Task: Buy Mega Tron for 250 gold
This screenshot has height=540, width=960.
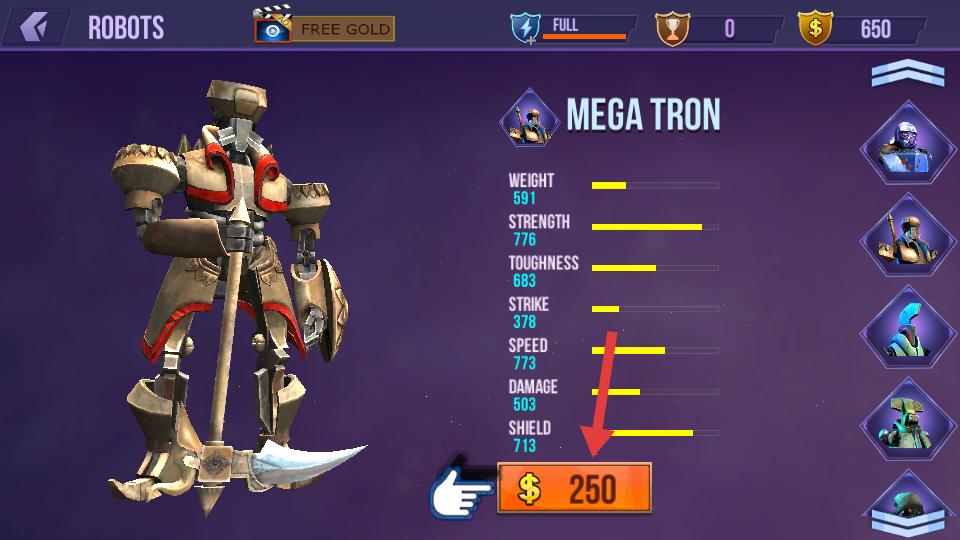Action: (574, 489)
